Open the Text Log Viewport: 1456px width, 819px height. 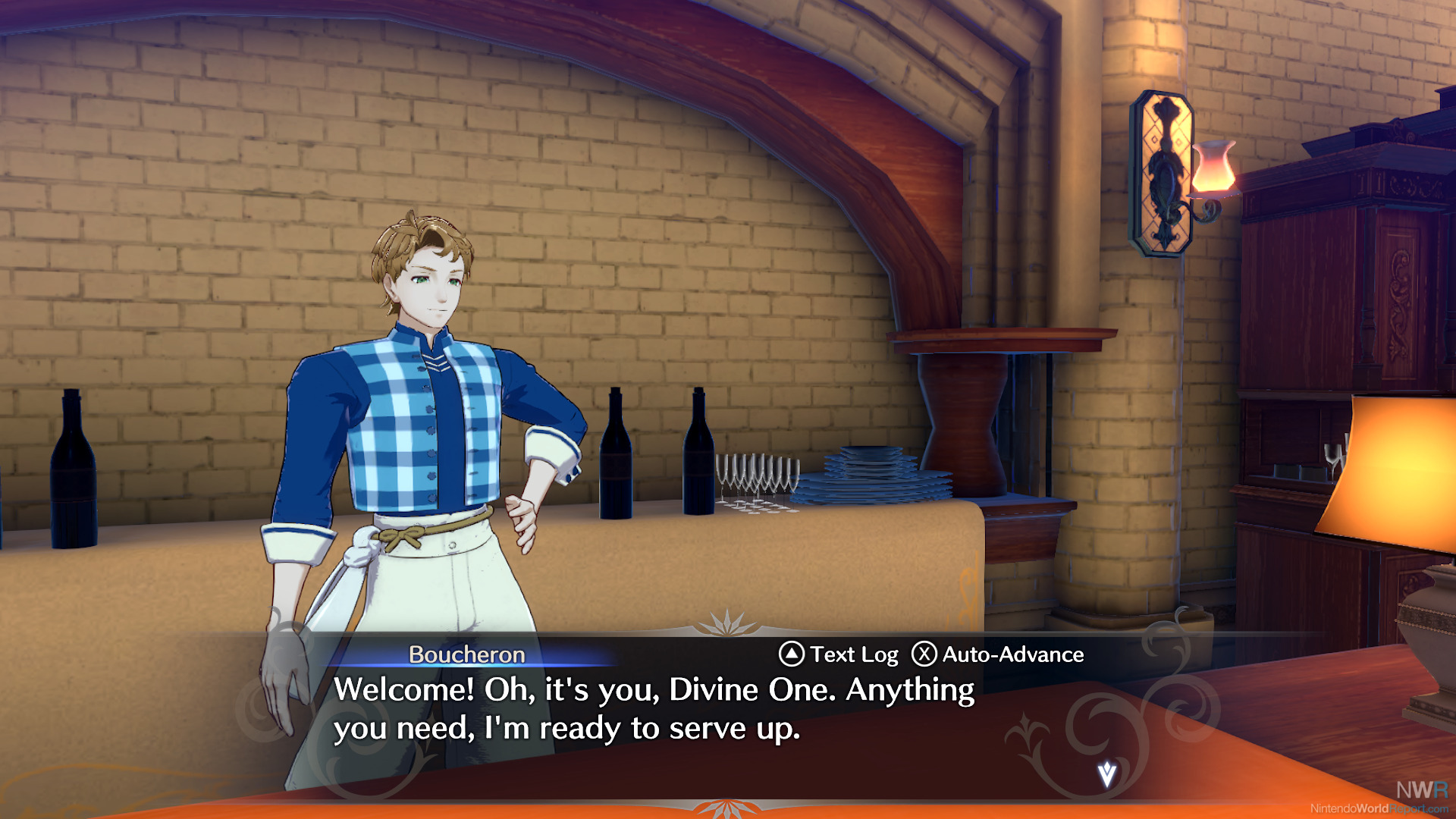(x=839, y=654)
